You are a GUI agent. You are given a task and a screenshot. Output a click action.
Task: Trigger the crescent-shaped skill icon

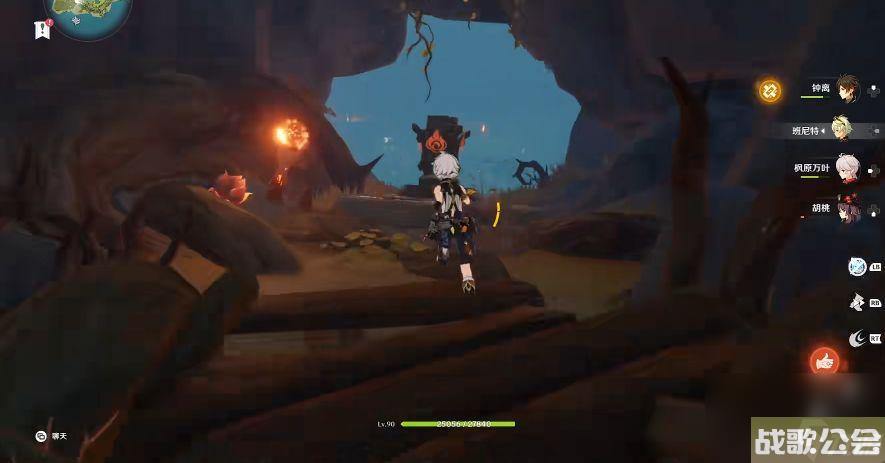pos(856,339)
